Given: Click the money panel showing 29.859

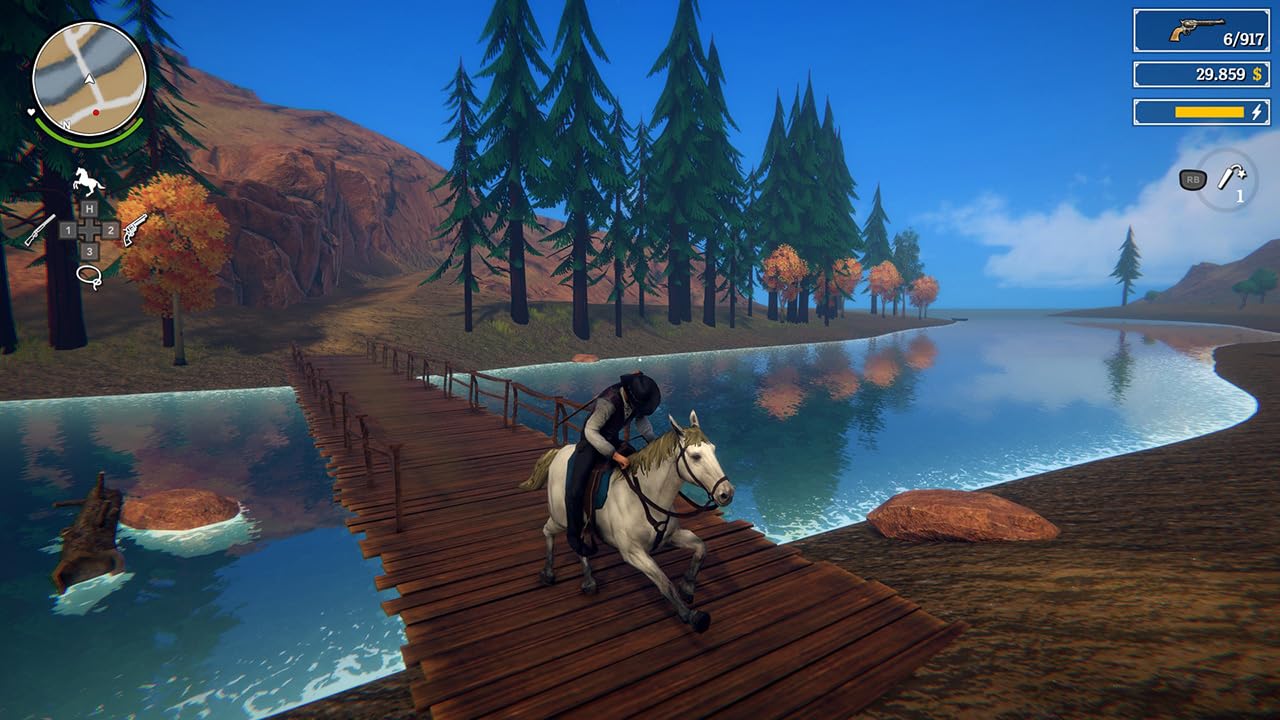Looking at the screenshot, I should tap(1220, 73).
